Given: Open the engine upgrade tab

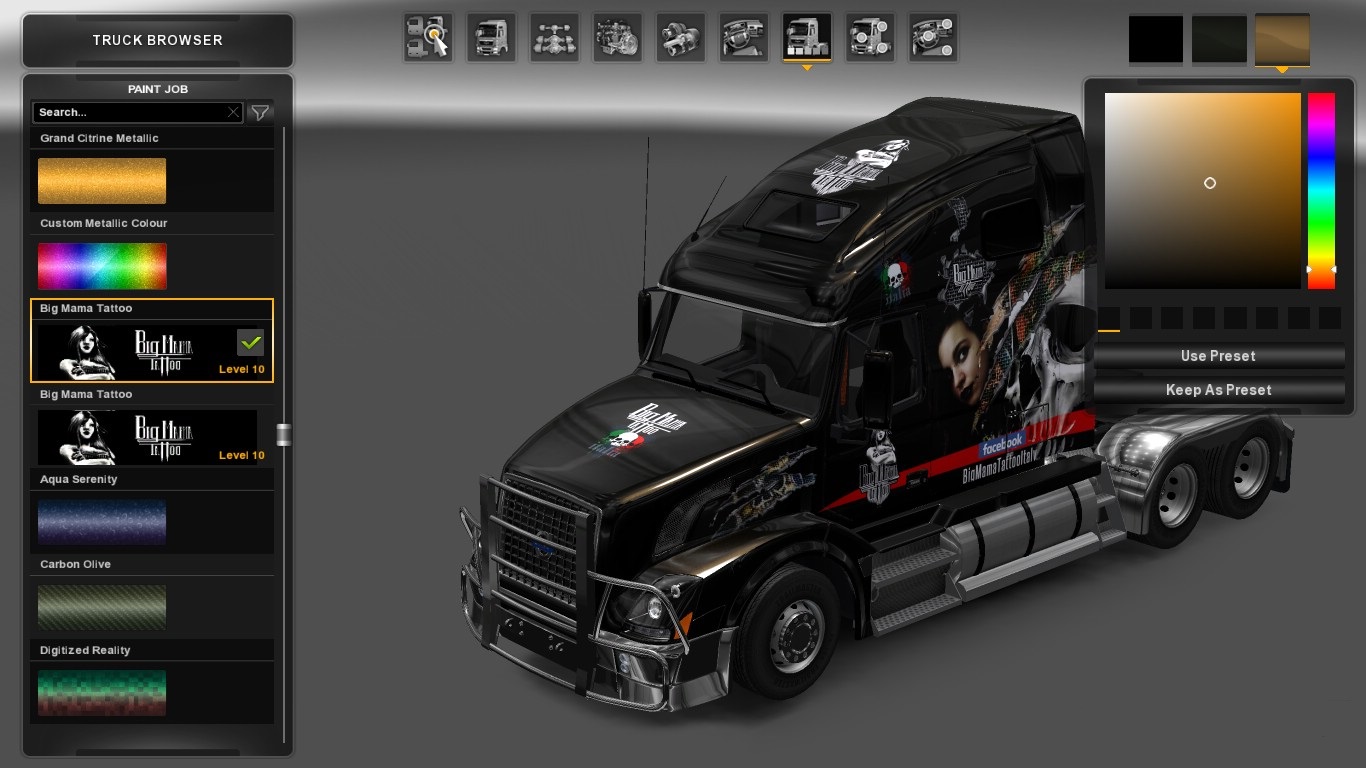Looking at the screenshot, I should click(617, 38).
